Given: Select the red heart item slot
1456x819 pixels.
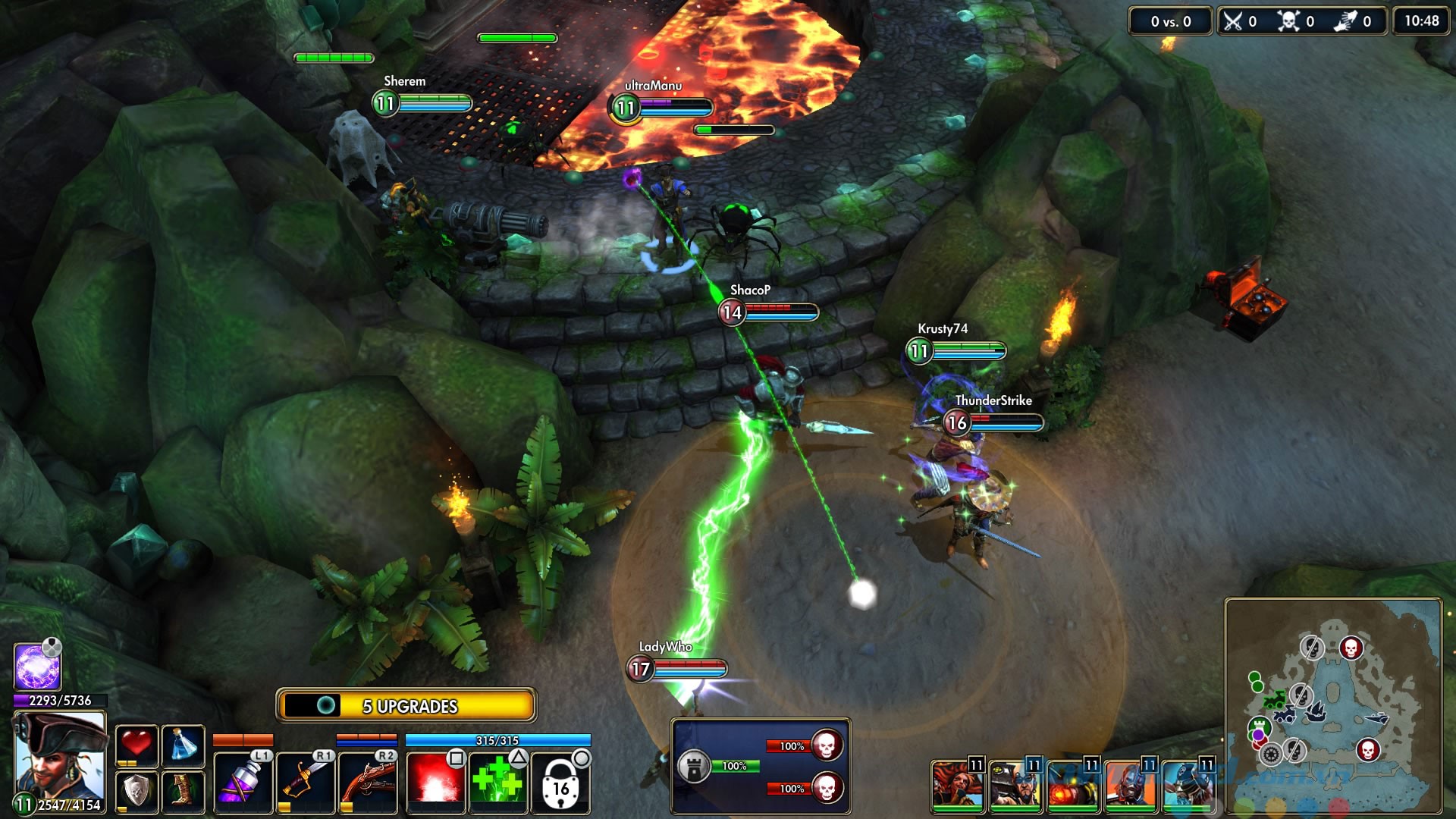Looking at the screenshot, I should 136,745.
